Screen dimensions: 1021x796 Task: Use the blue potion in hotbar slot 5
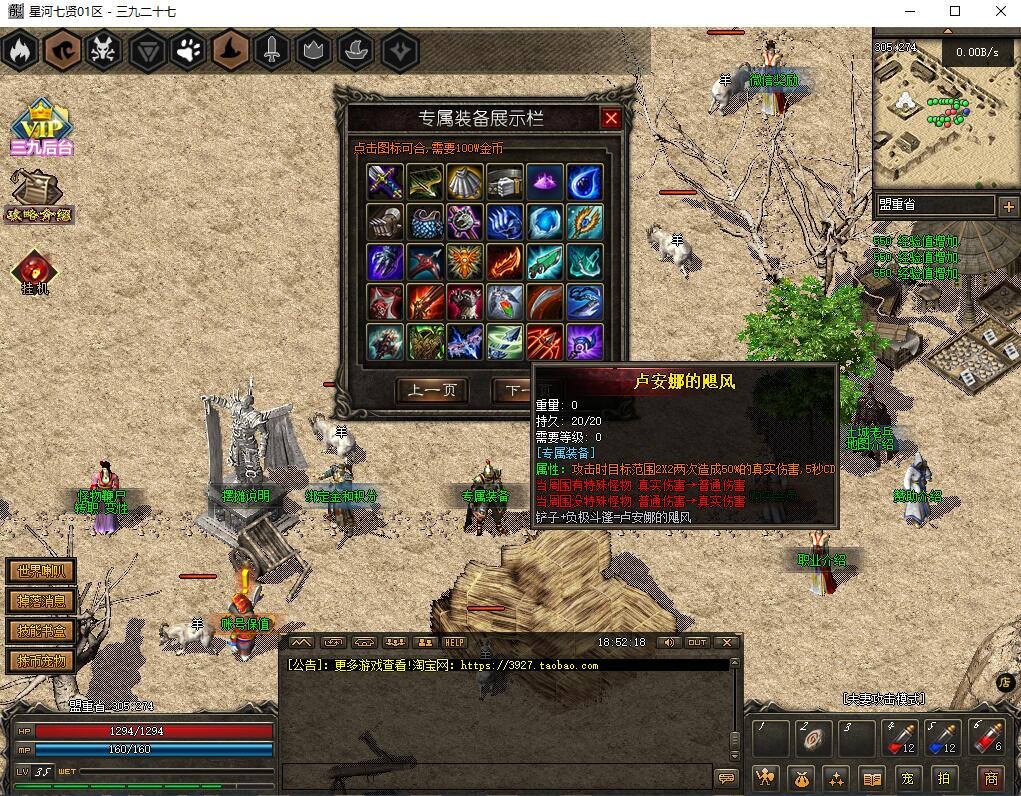tap(943, 738)
